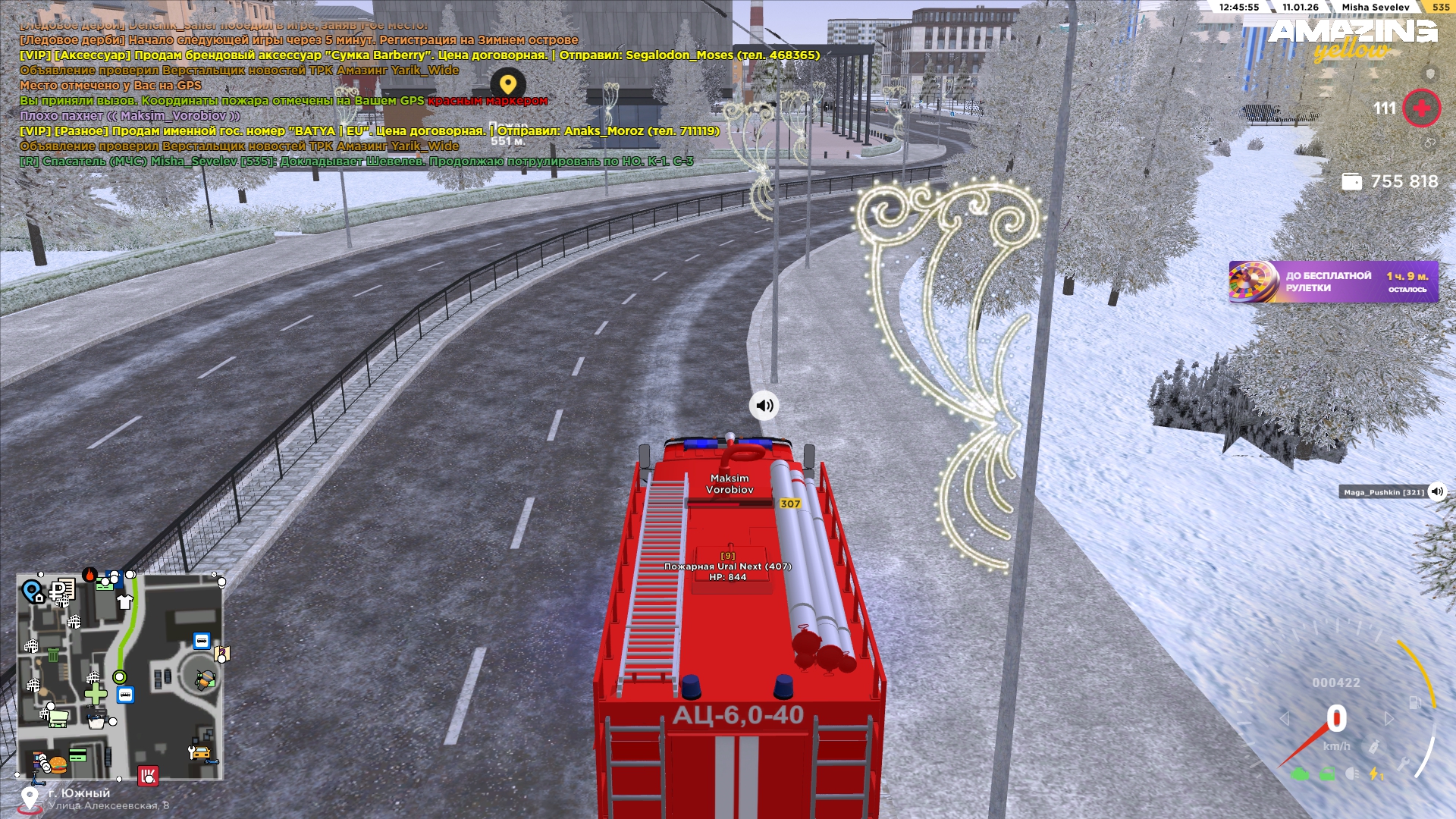Screen dimensions: 1456x819
Task: Select the fire marker on the minimap
Action: click(89, 575)
